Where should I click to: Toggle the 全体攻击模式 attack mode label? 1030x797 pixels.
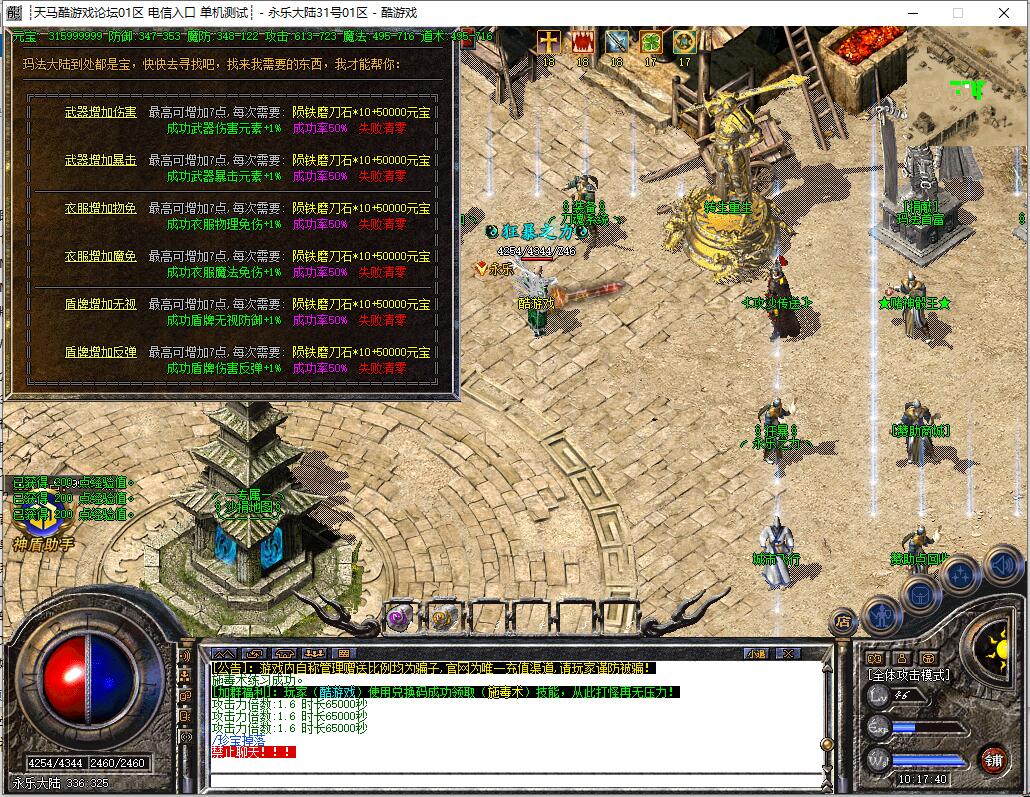[x=908, y=675]
